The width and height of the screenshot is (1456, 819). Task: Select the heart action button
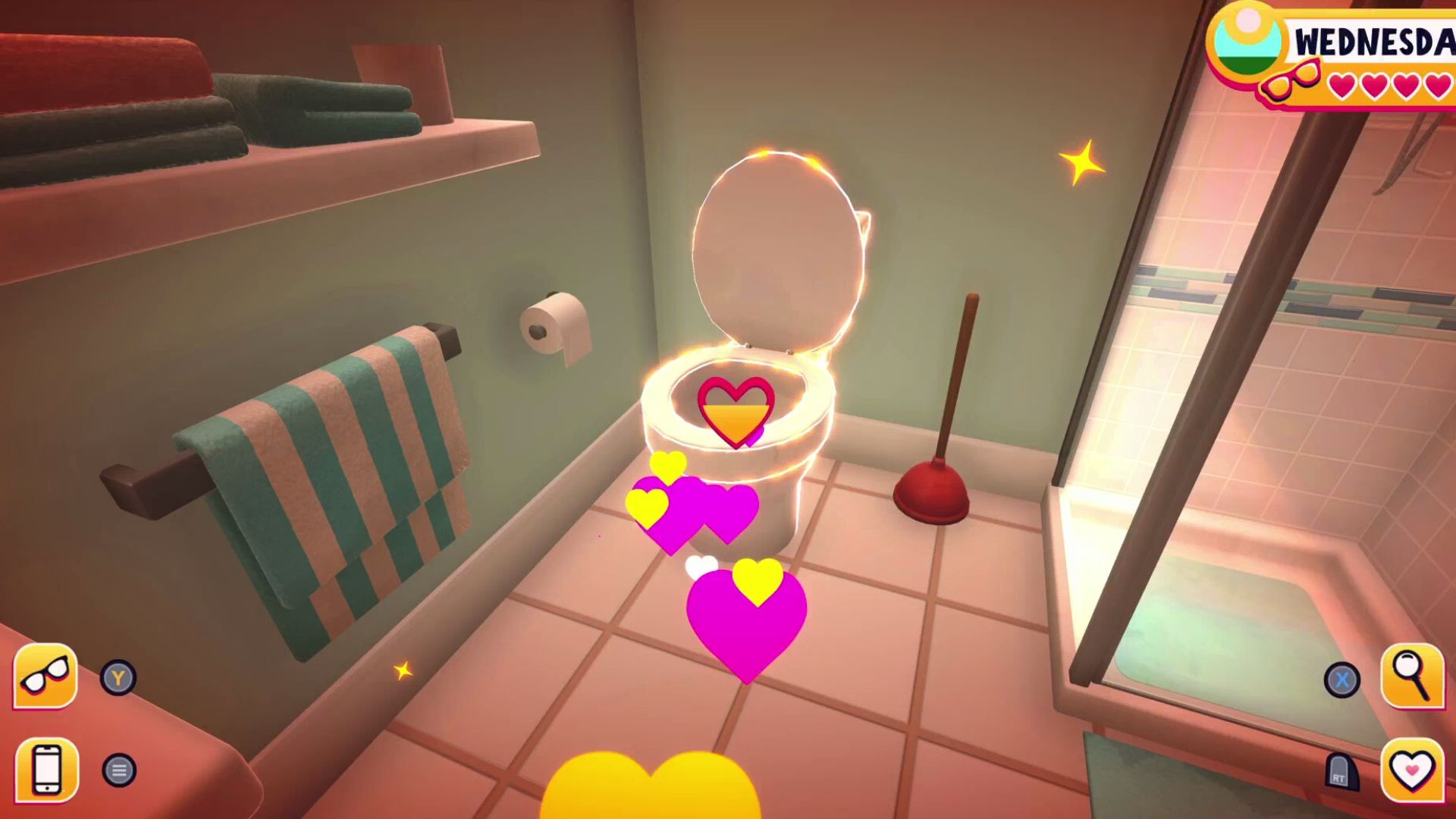[1412, 770]
